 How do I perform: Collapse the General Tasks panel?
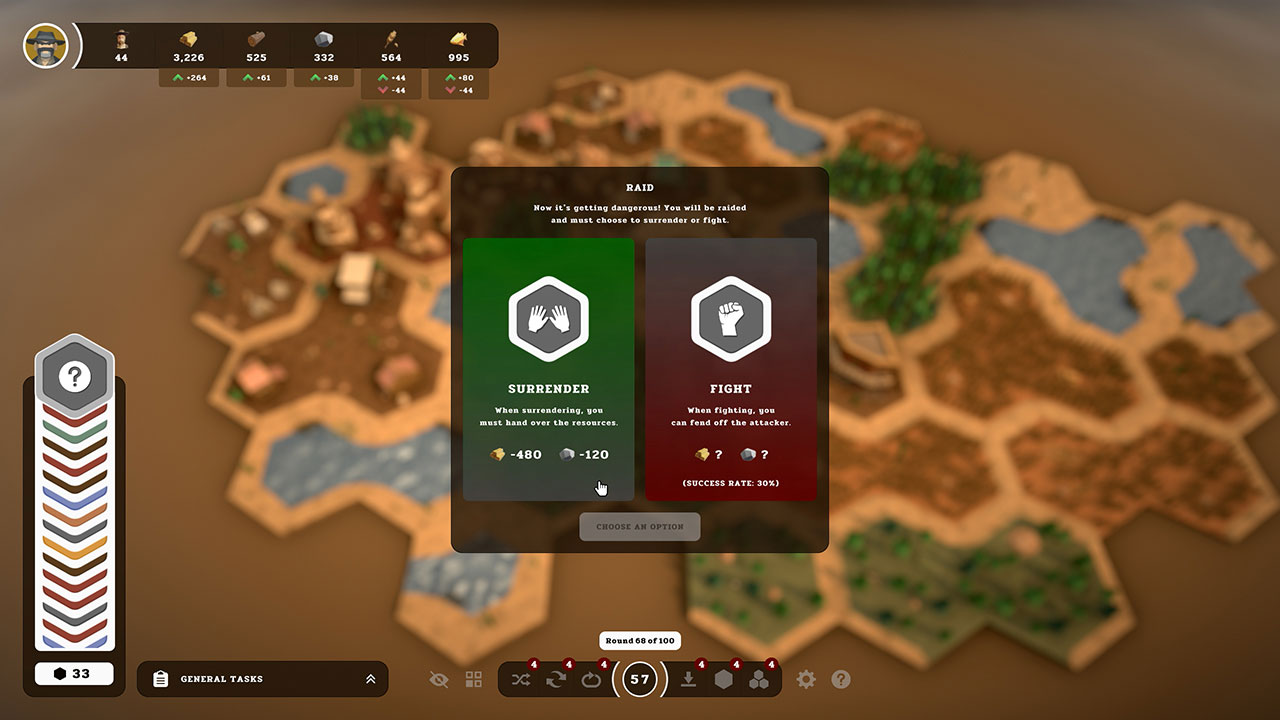371,679
